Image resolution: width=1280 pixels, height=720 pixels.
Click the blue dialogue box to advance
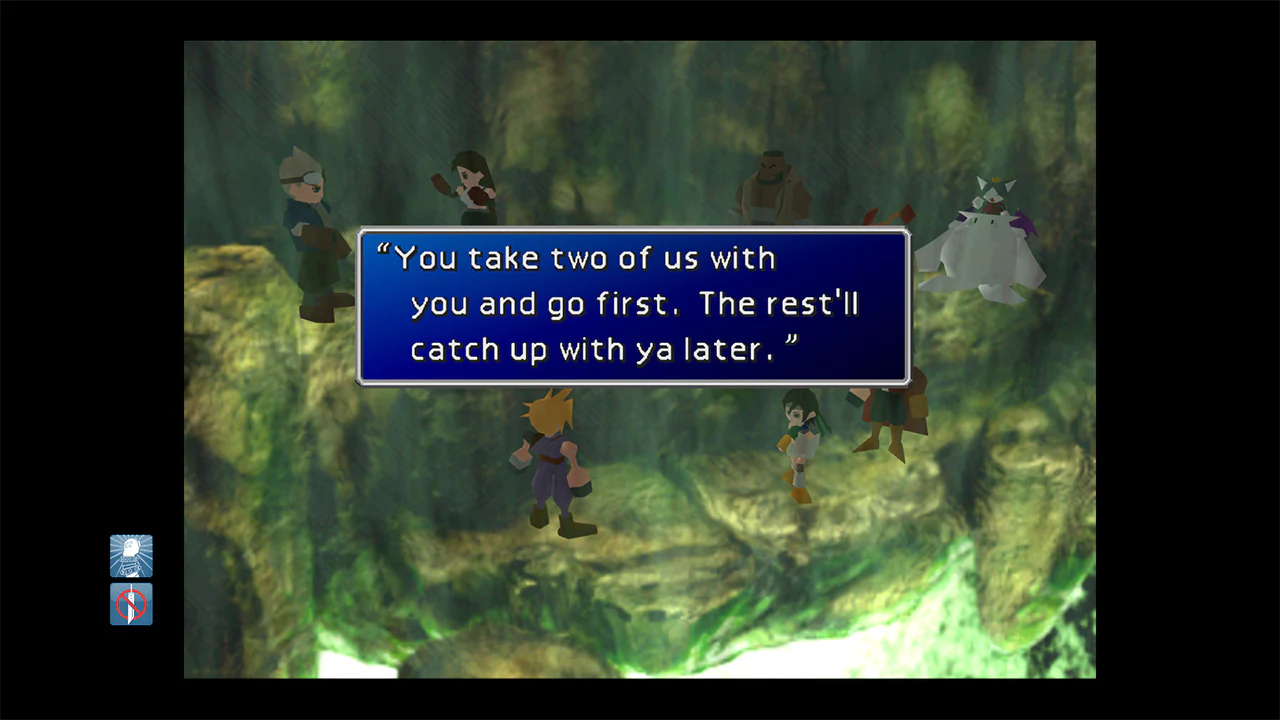(633, 305)
